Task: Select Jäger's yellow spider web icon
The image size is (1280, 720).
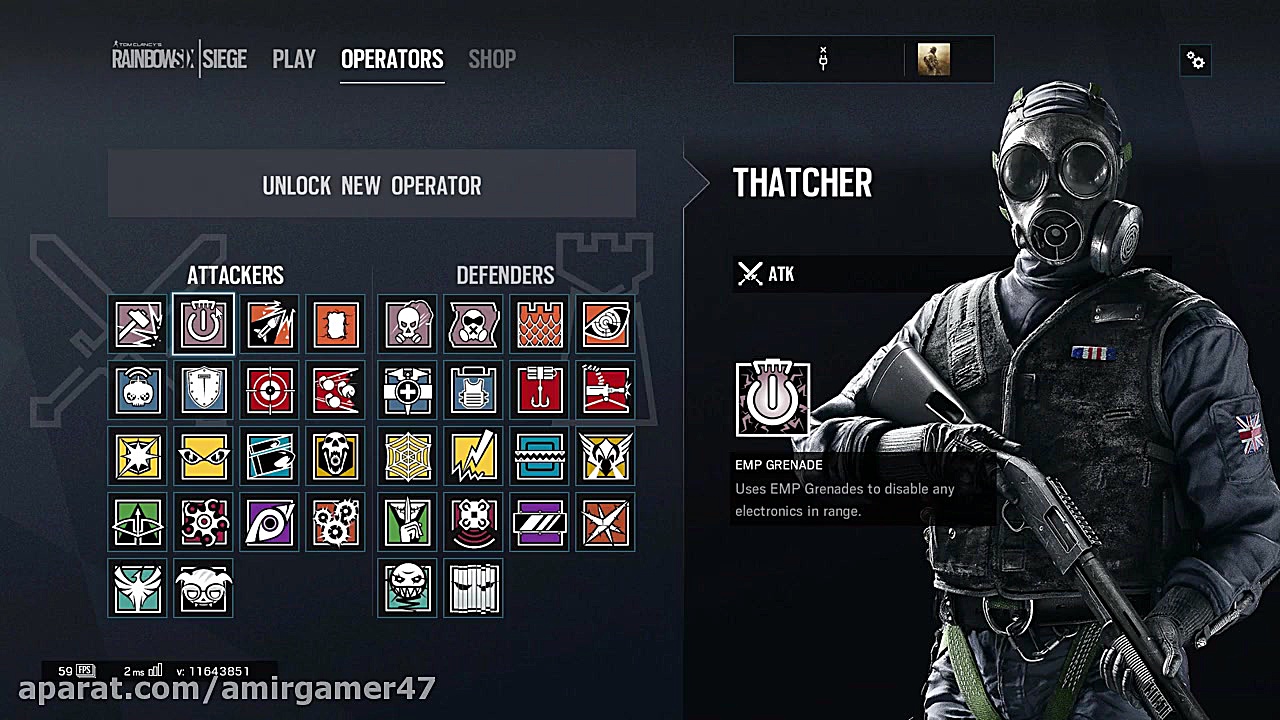Action: coord(408,456)
